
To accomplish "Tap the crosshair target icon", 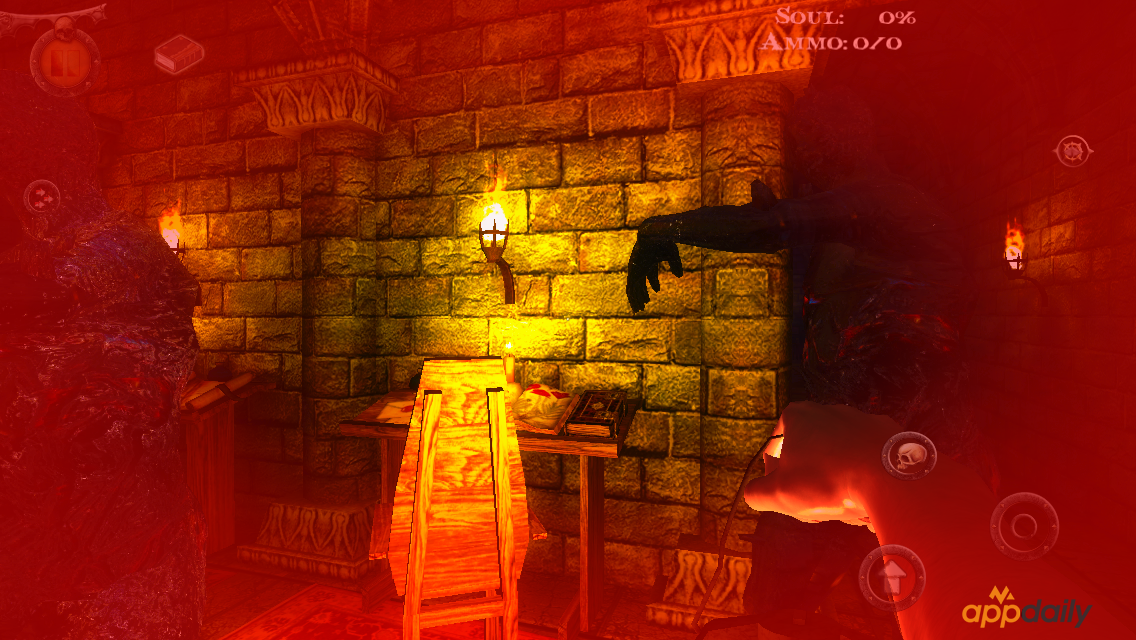I will (1072, 151).
